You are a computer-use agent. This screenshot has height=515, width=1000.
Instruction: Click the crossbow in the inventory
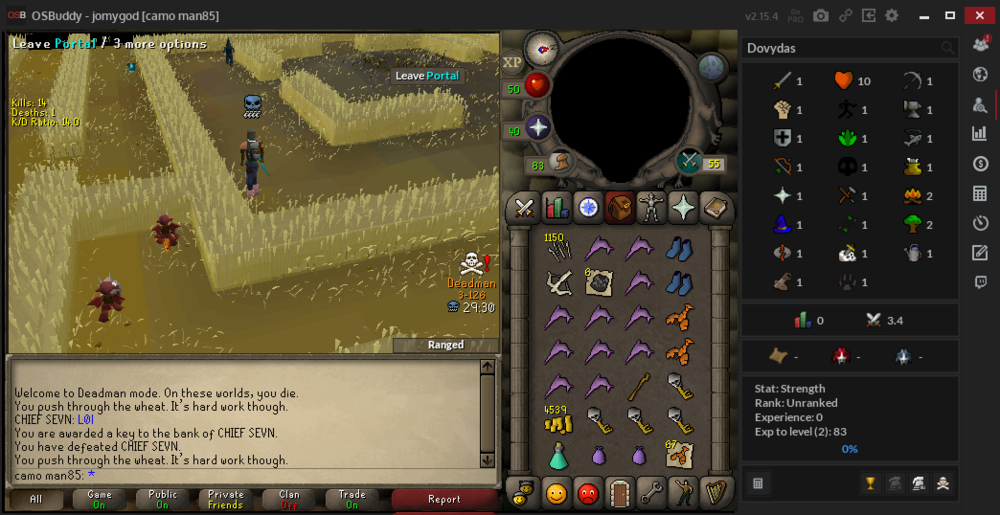[557, 283]
